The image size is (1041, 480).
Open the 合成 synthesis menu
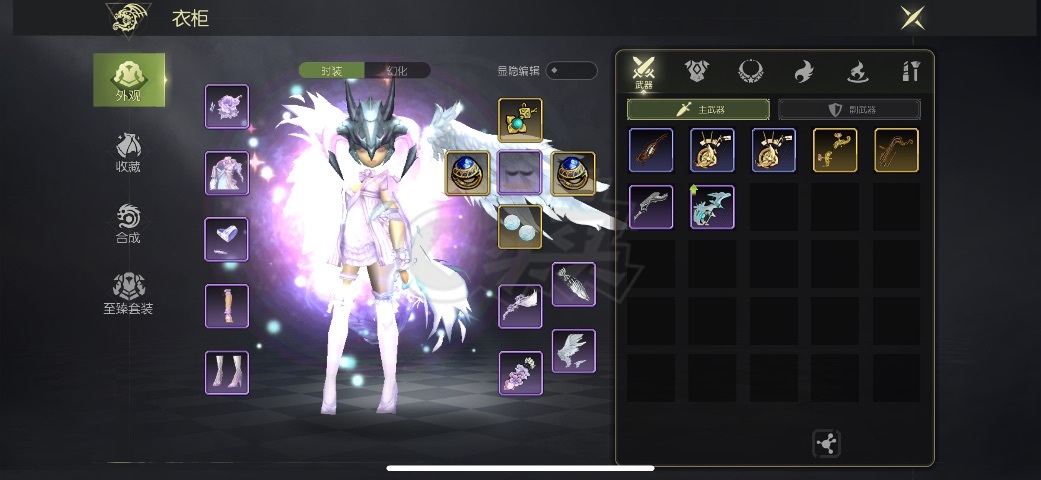click(128, 224)
